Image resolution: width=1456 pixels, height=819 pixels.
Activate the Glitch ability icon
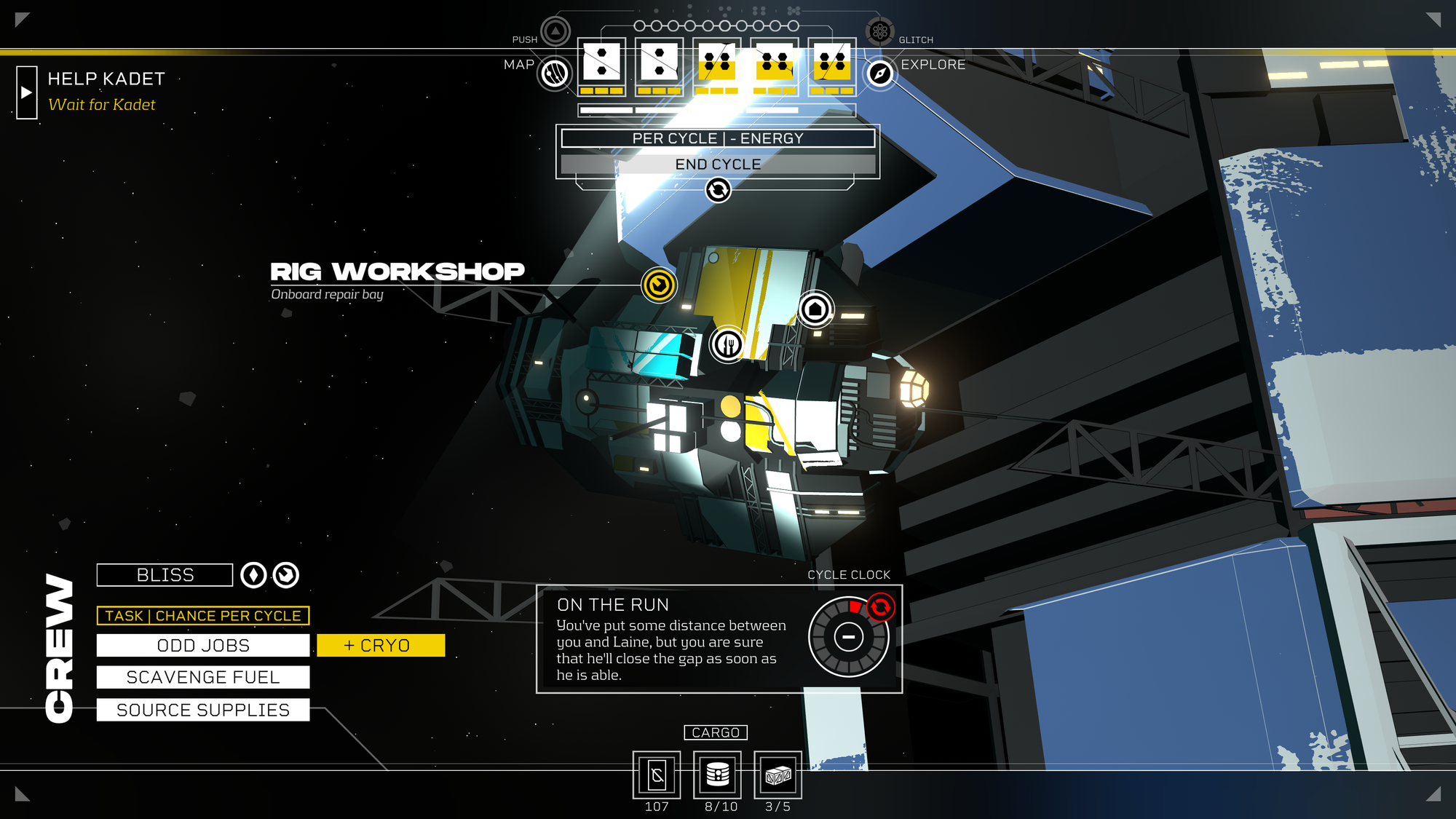pyautogui.click(x=881, y=31)
